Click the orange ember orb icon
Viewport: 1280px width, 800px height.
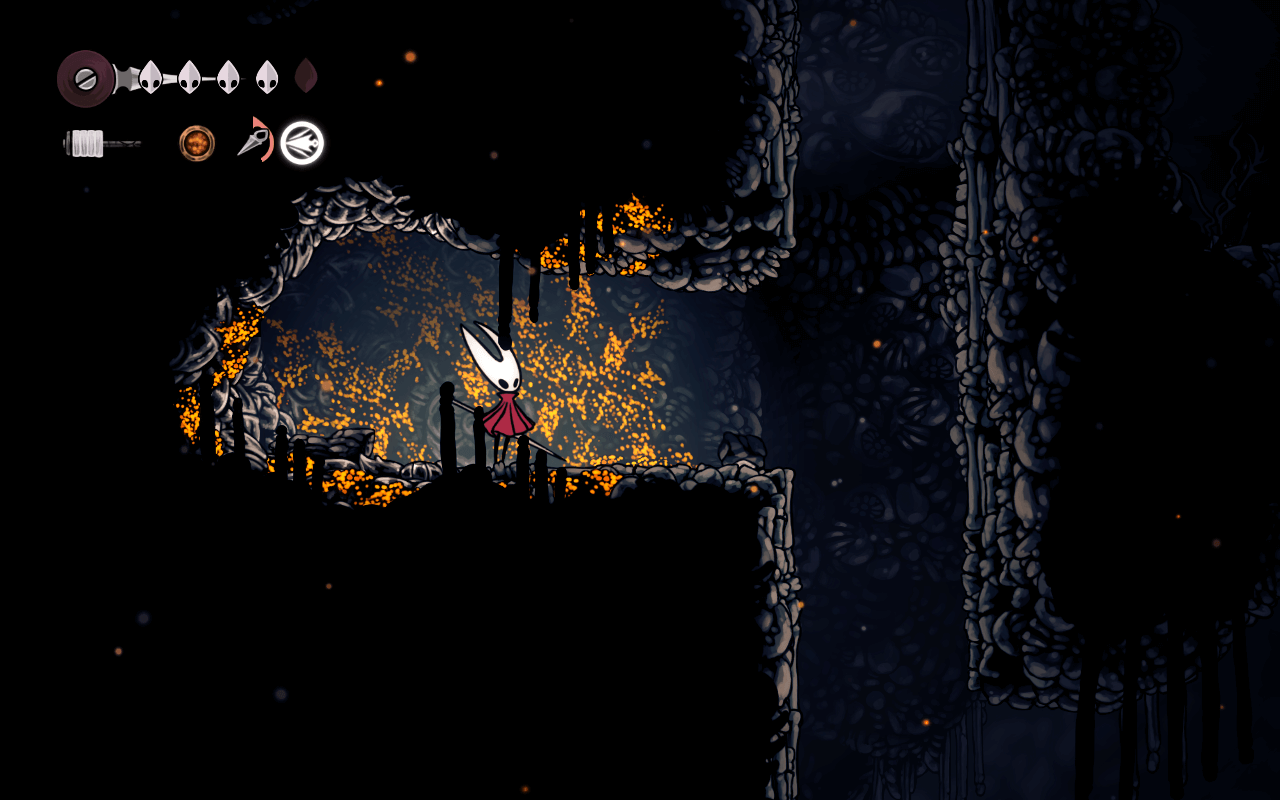(197, 143)
